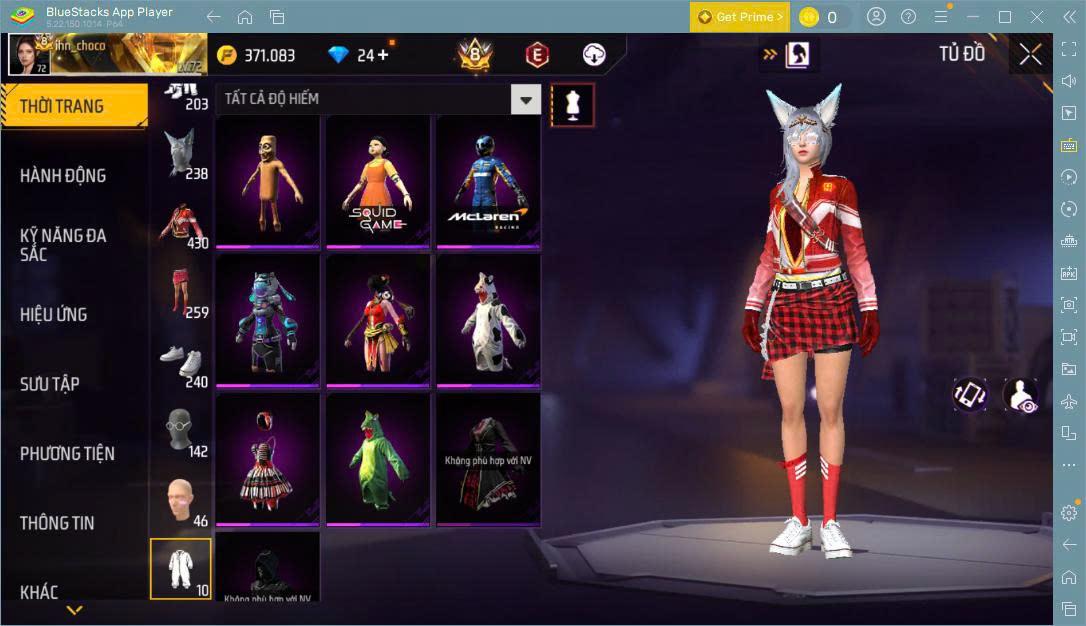
Task: Toggle the mannequin outfit preview button
Action: [573, 104]
